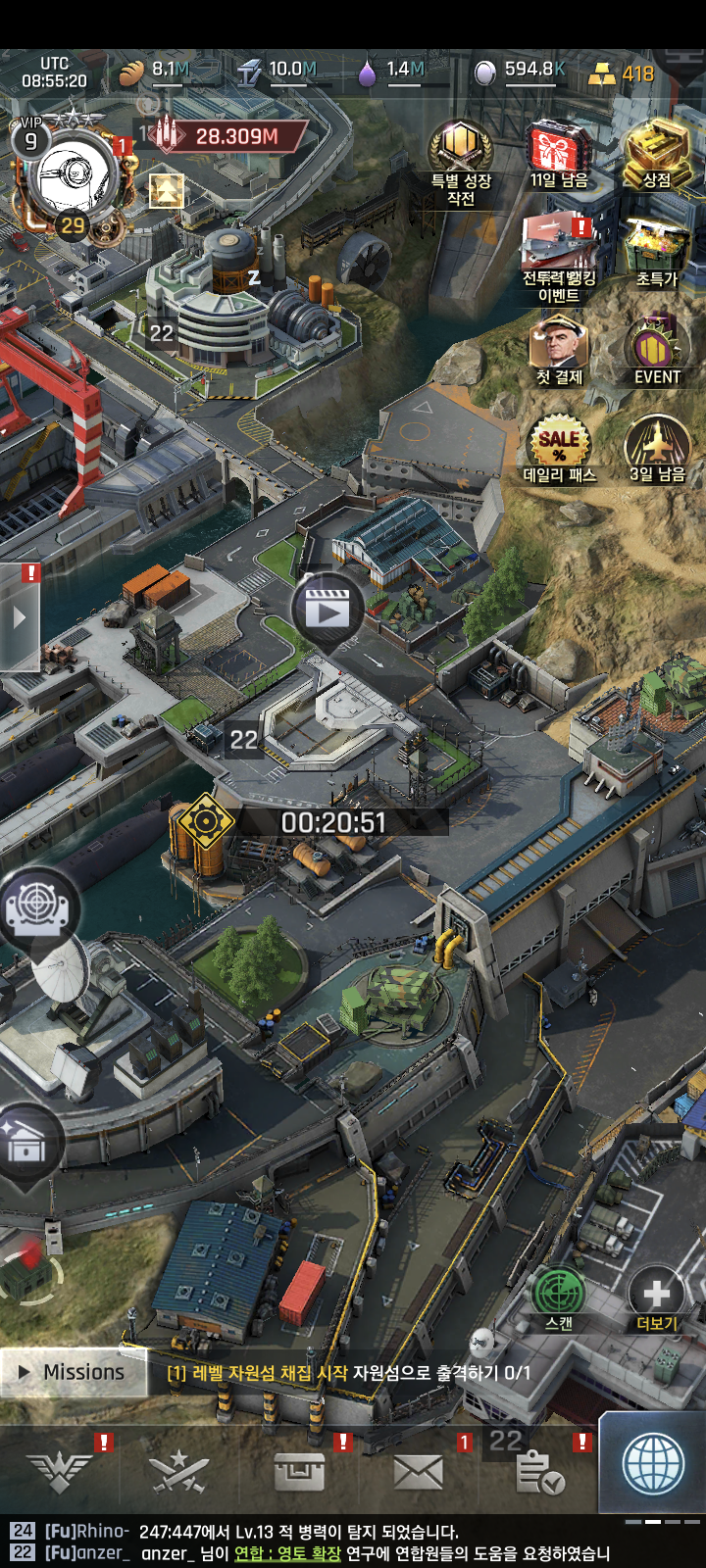Open the clipboard checklist menu
The width and height of the screenshot is (706, 1568).
pos(538,1471)
